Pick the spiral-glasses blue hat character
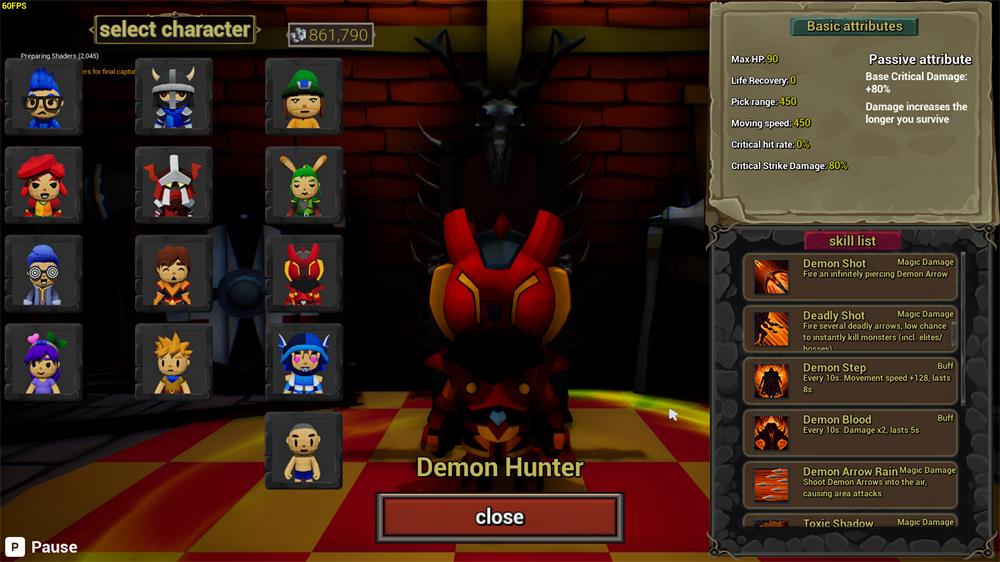 tap(43, 274)
